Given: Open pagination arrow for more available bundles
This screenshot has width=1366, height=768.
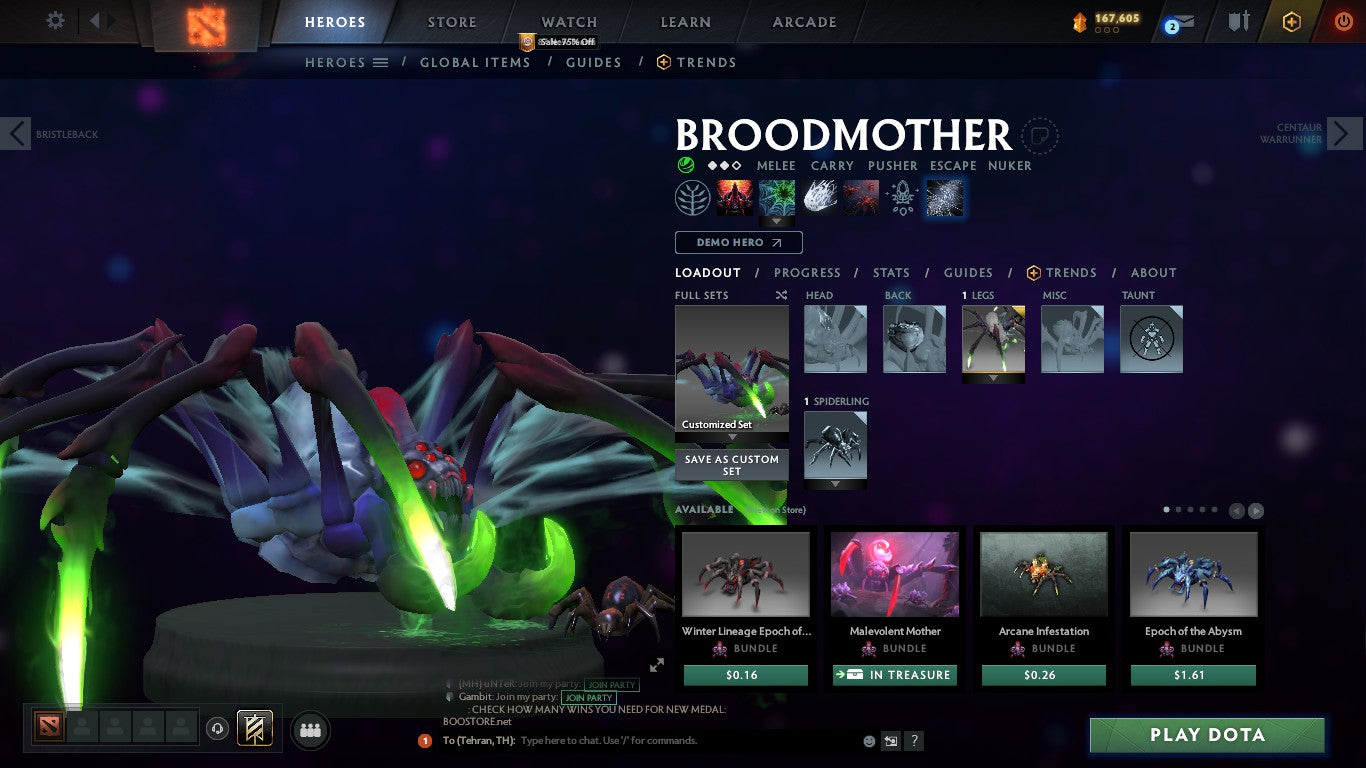Looking at the screenshot, I should tap(1254, 509).
